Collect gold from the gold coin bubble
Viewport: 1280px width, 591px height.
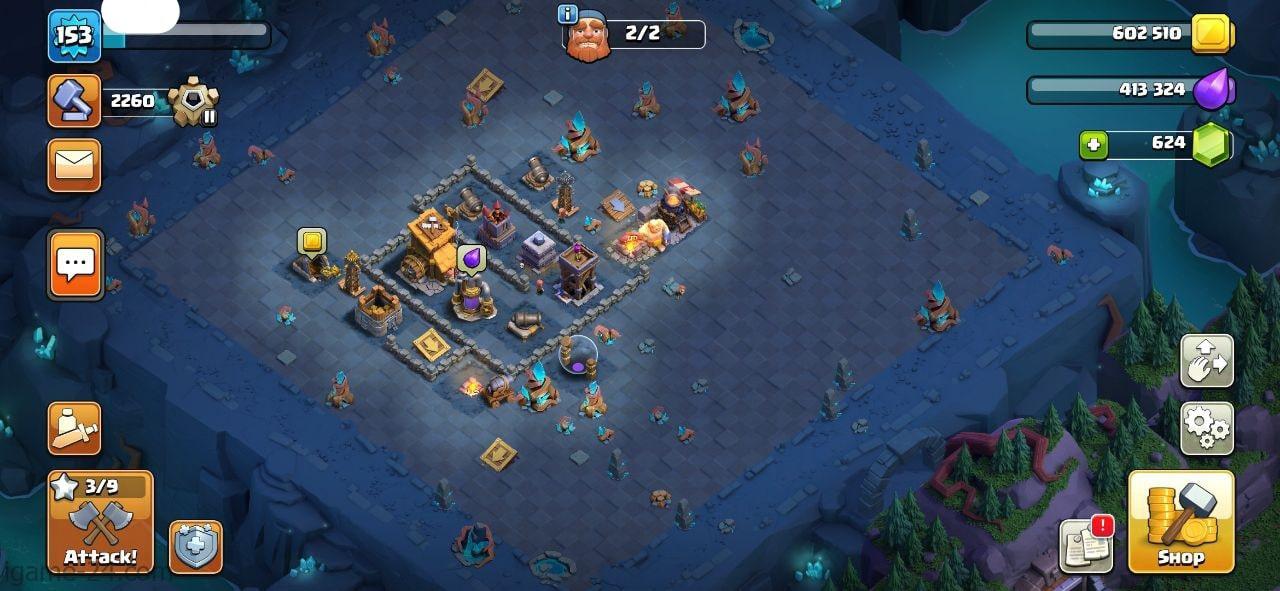tap(312, 241)
